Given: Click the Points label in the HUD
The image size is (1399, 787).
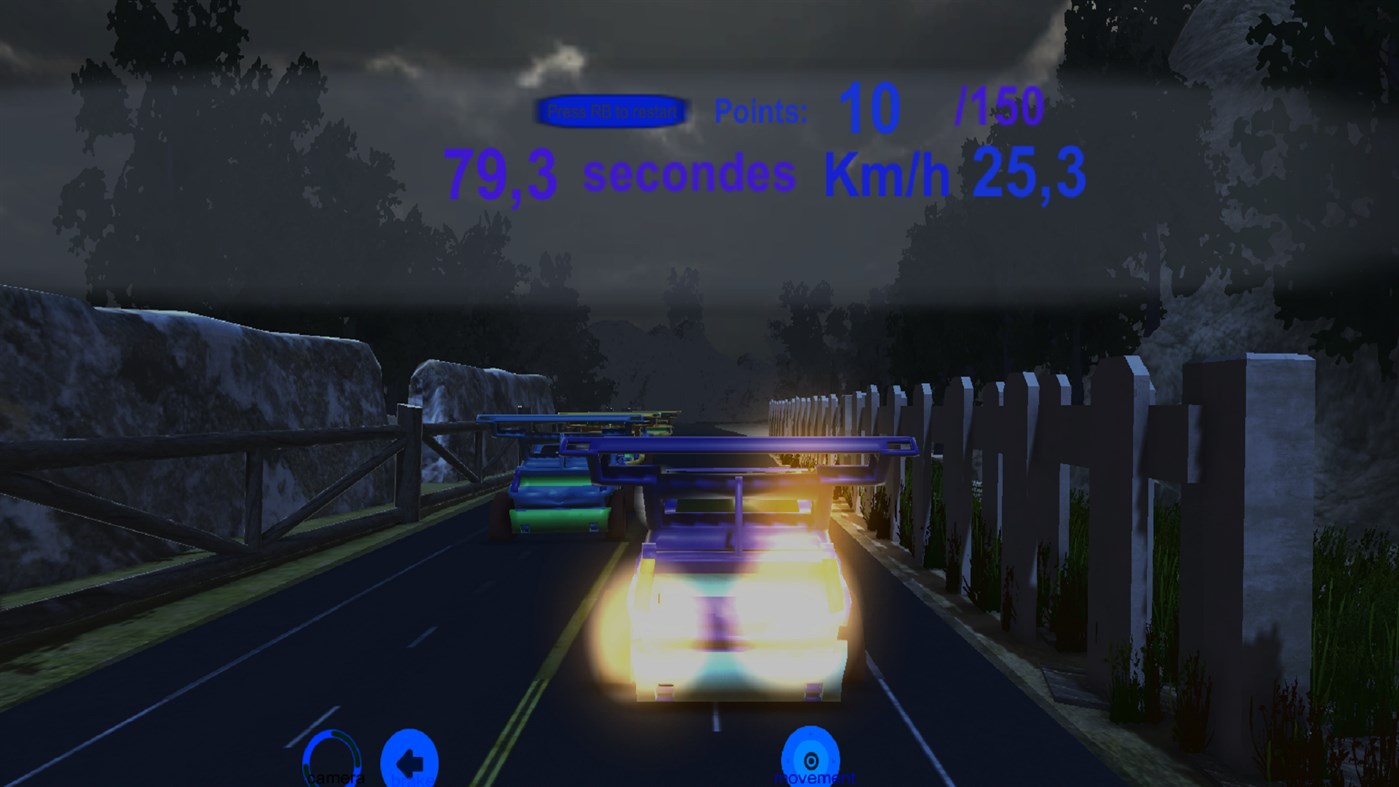Looking at the screenshot, I should click(x=760, y=110).
